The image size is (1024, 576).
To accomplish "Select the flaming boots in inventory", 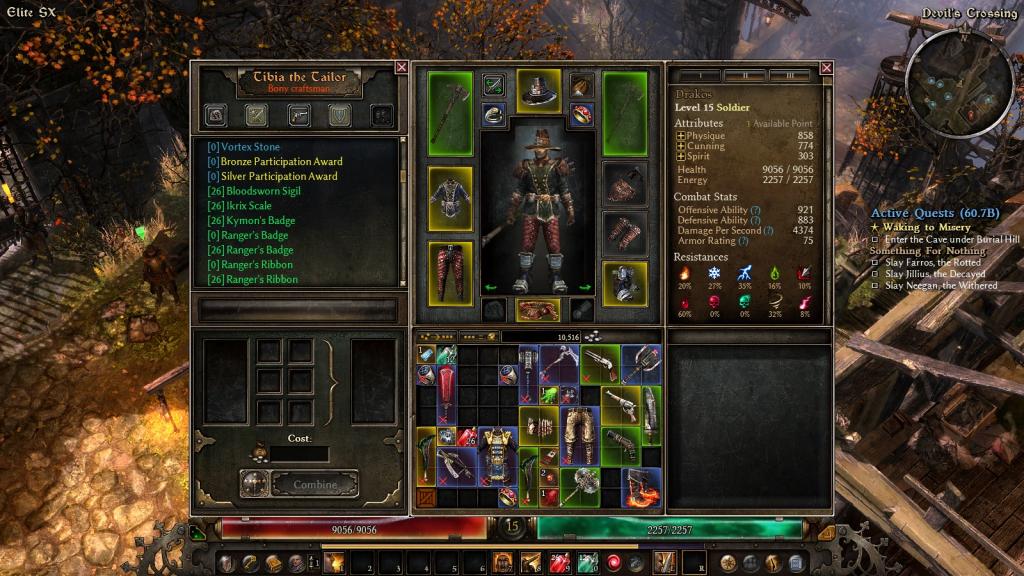I will coord(640,486).
